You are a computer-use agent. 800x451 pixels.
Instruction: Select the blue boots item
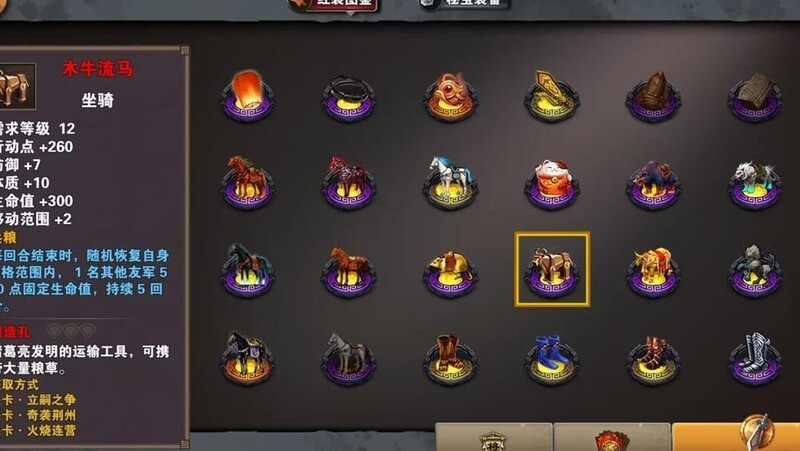(551, 357)
